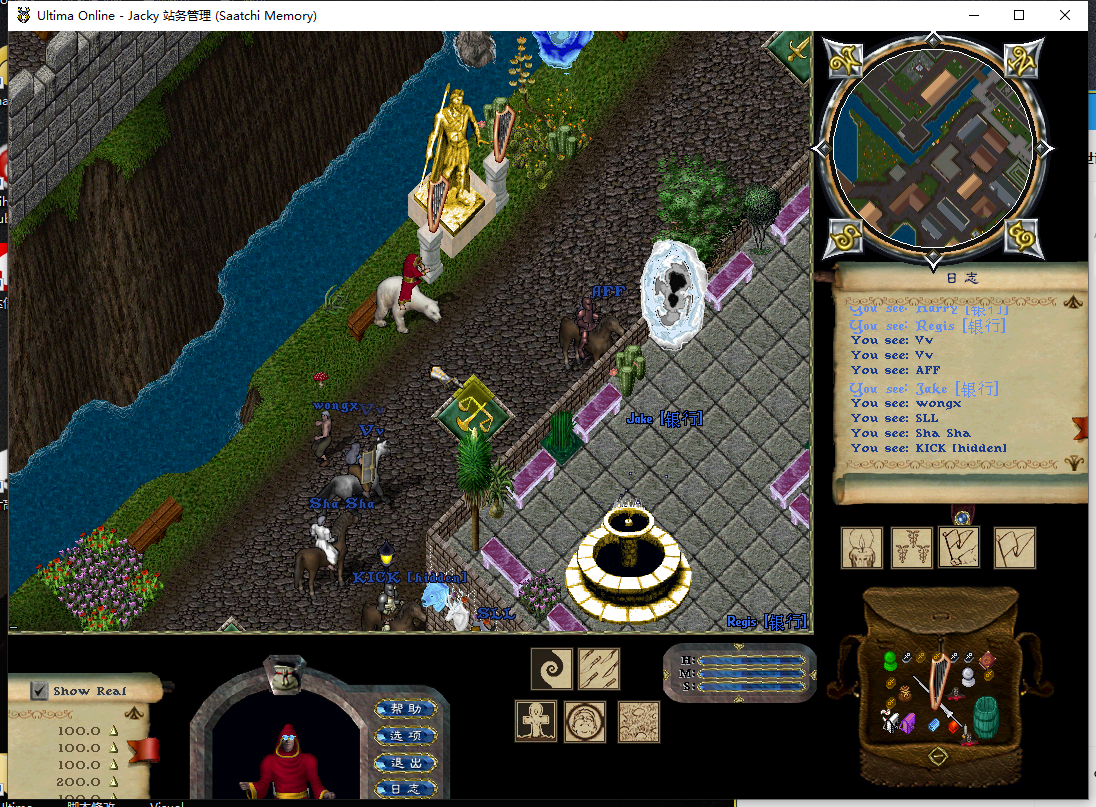The image size is (1096, 807).
Task: Maximize the Ultima Online window
Action: click(x=1019, y=15)
